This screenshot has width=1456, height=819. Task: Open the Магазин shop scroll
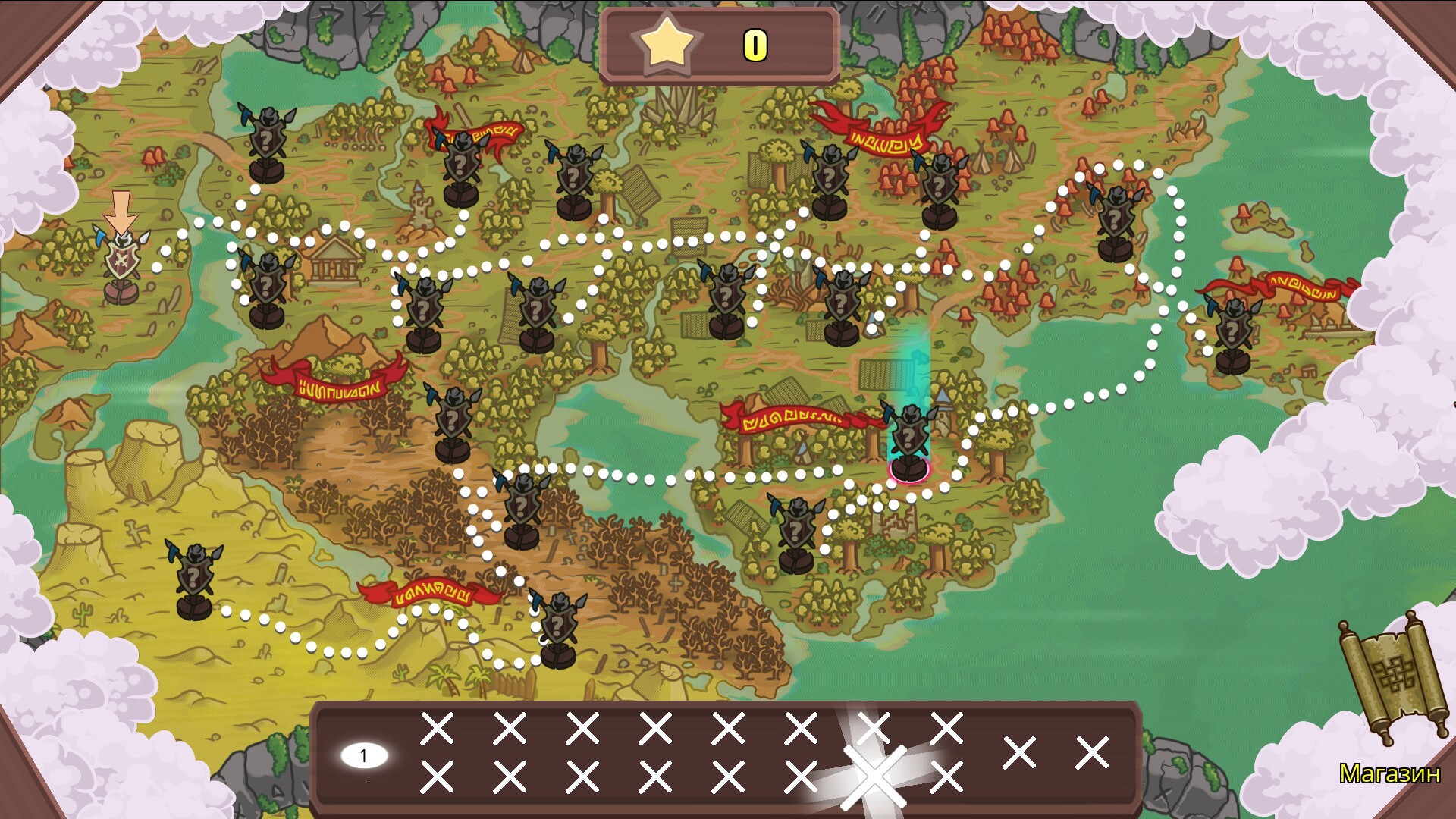coord(1394,682)
